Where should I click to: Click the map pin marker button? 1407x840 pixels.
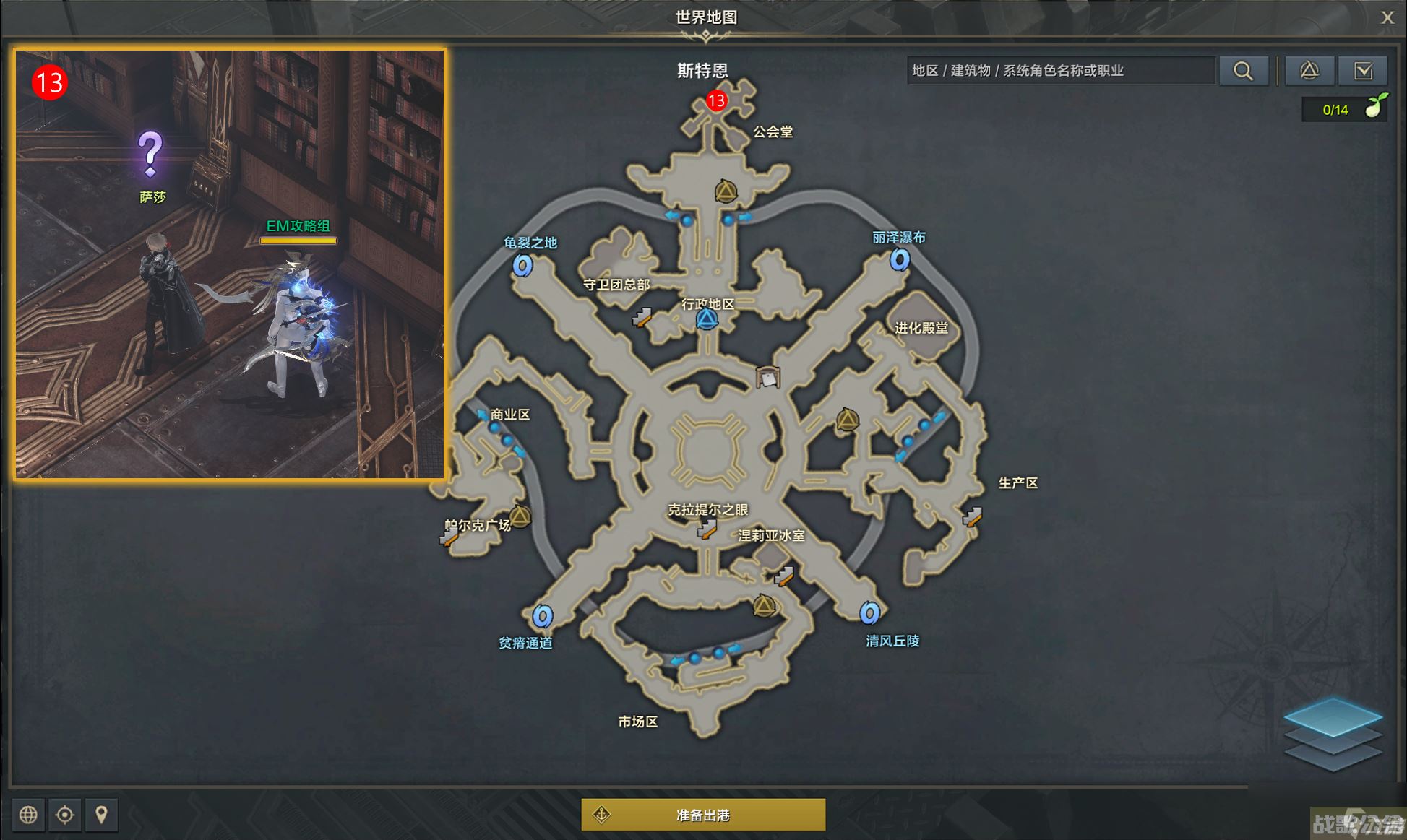tap(101, 815)
